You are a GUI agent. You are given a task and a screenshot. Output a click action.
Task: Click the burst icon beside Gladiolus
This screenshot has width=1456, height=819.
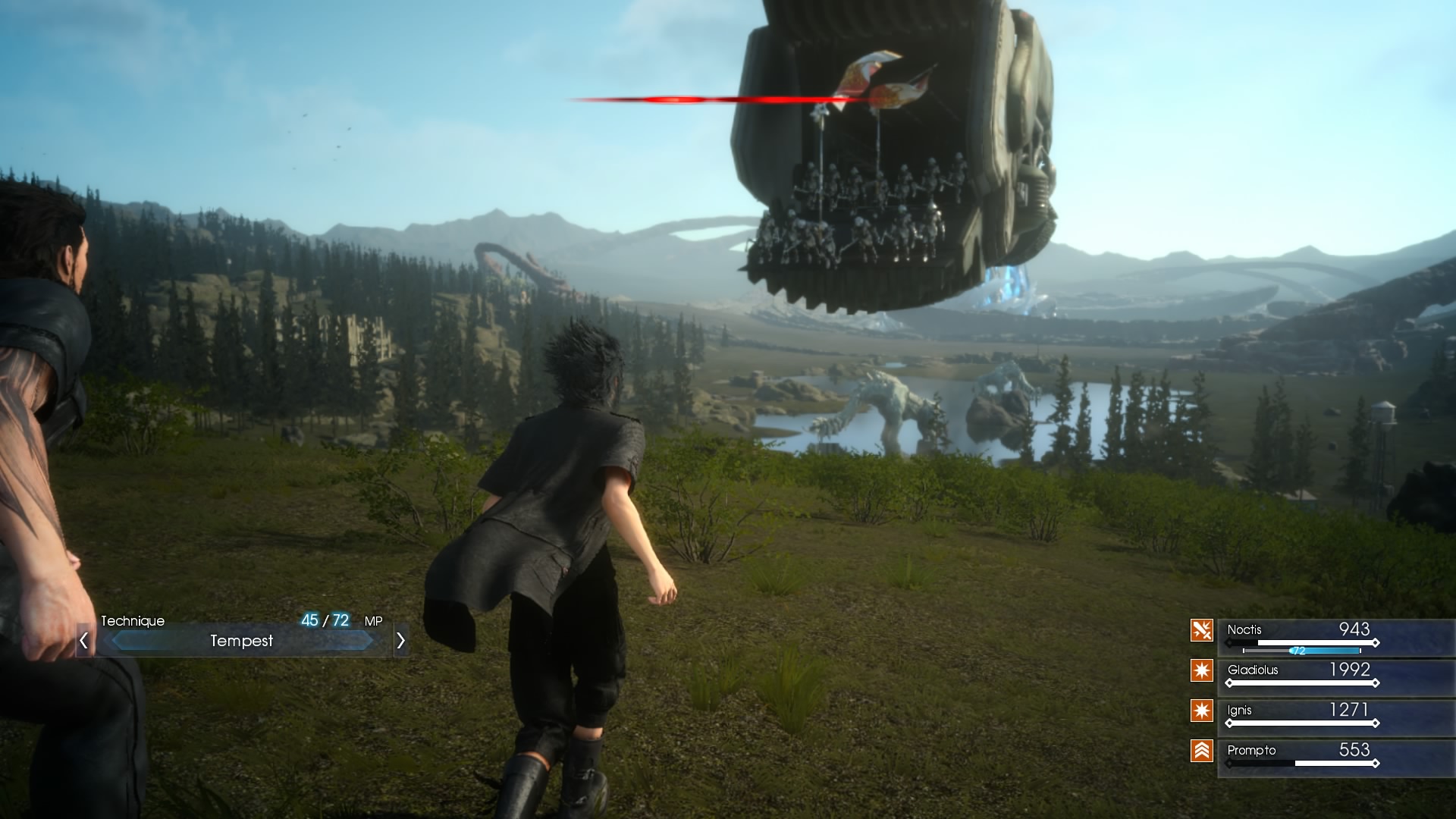[1202, 670]
